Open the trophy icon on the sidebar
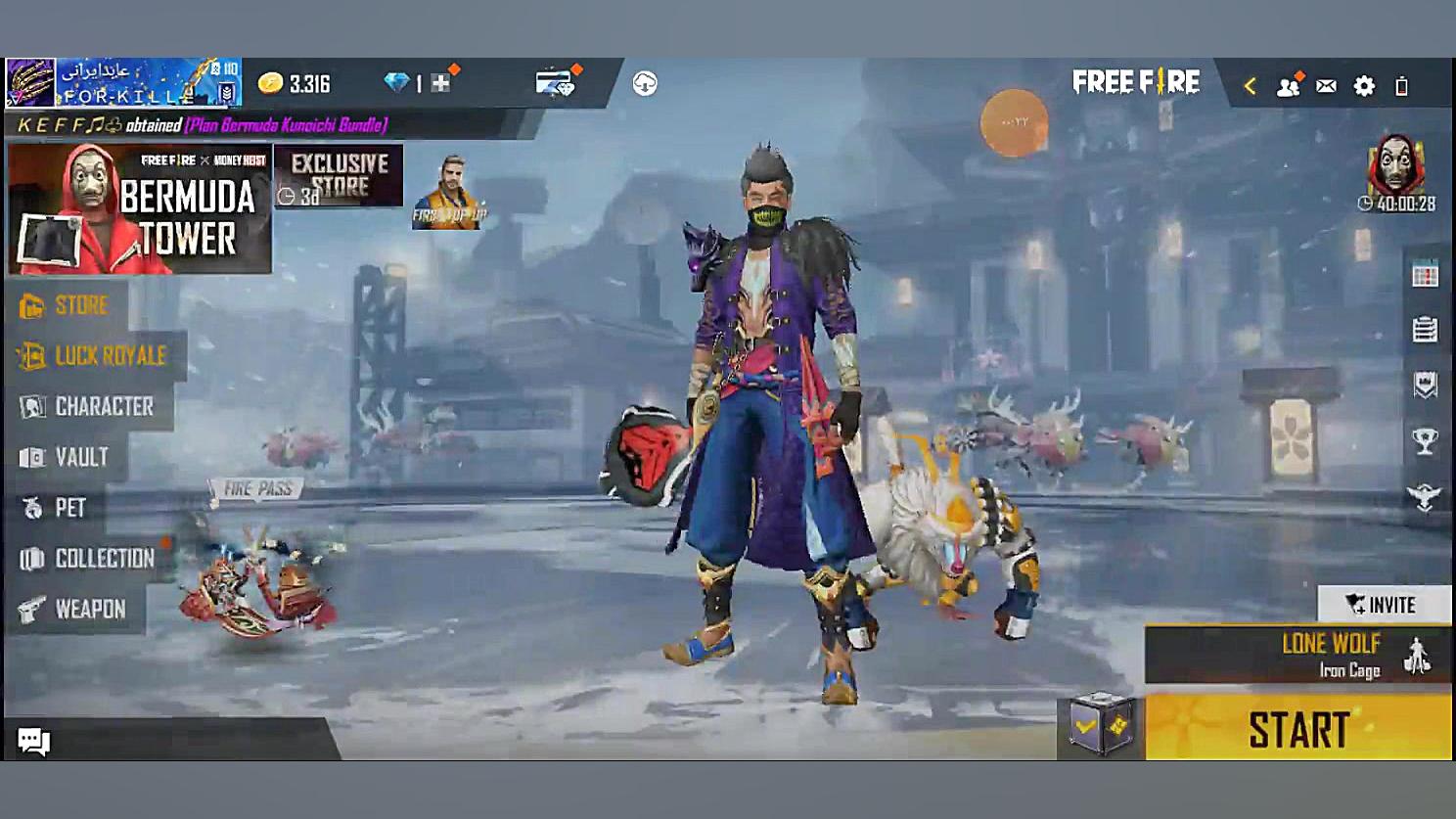 click(1425, 442)
